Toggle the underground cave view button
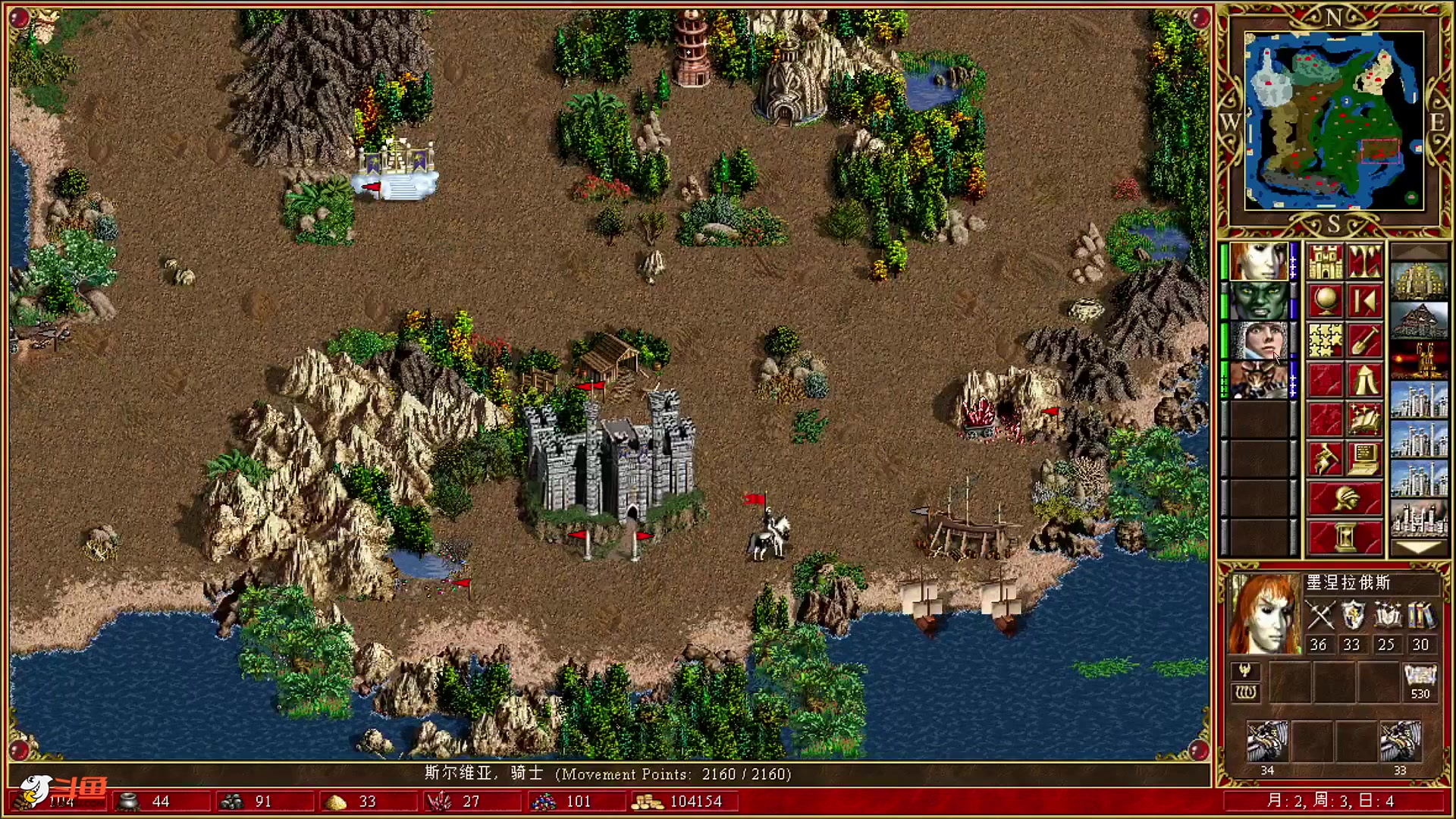Image resolution: width=1456 pixels, height=819 pixels. tap(1364, 262)
